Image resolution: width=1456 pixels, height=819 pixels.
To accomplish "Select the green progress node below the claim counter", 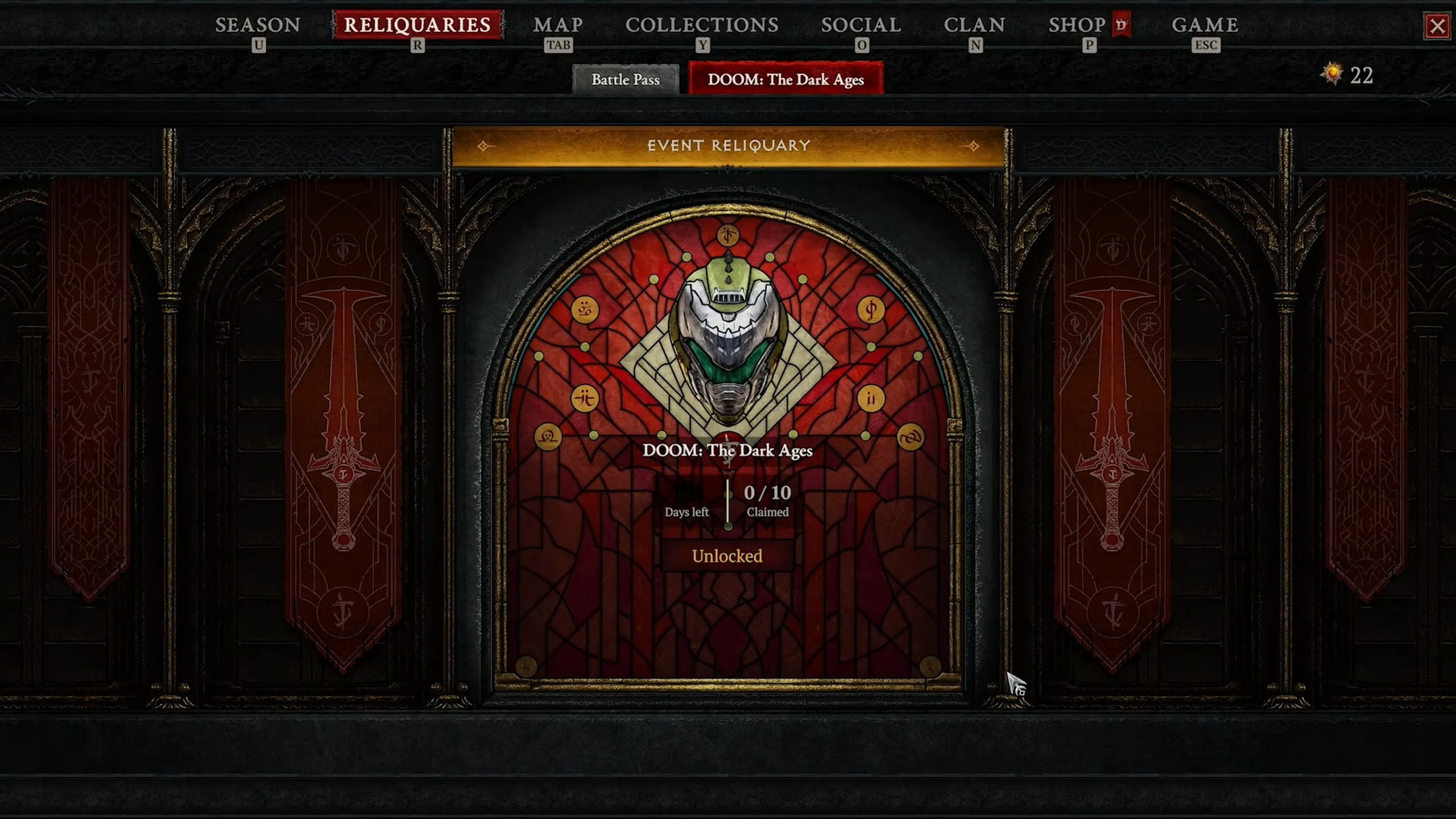I will pos(728,529).
